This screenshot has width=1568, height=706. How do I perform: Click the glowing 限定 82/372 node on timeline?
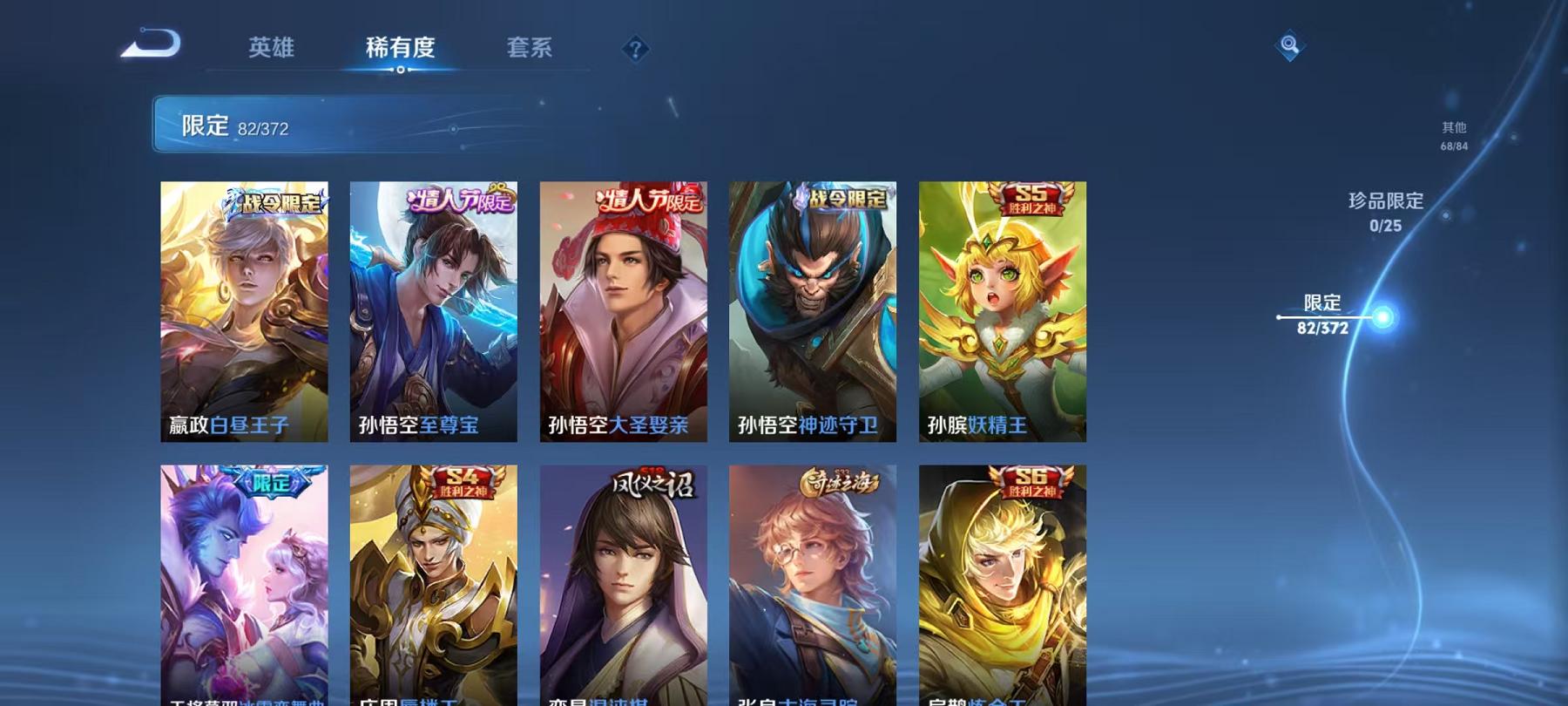[x=1382, y=316]
